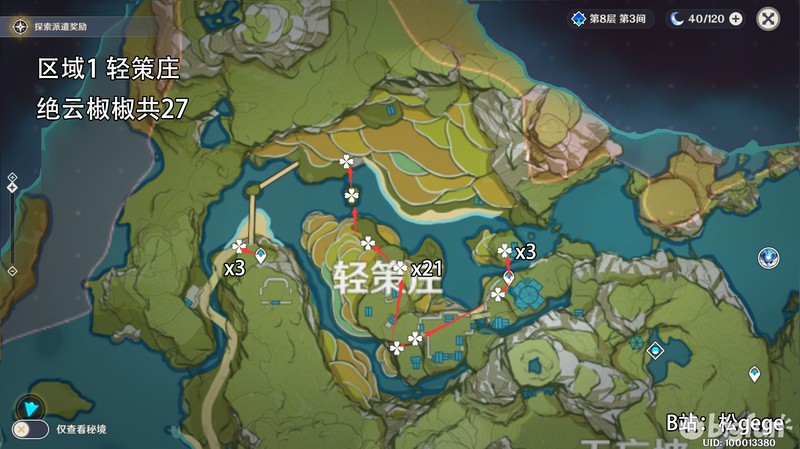Select the teleport waypoint beside the left x3
Image resolution: width=800 pixels, height=449 pixels.
click(261, 257)
